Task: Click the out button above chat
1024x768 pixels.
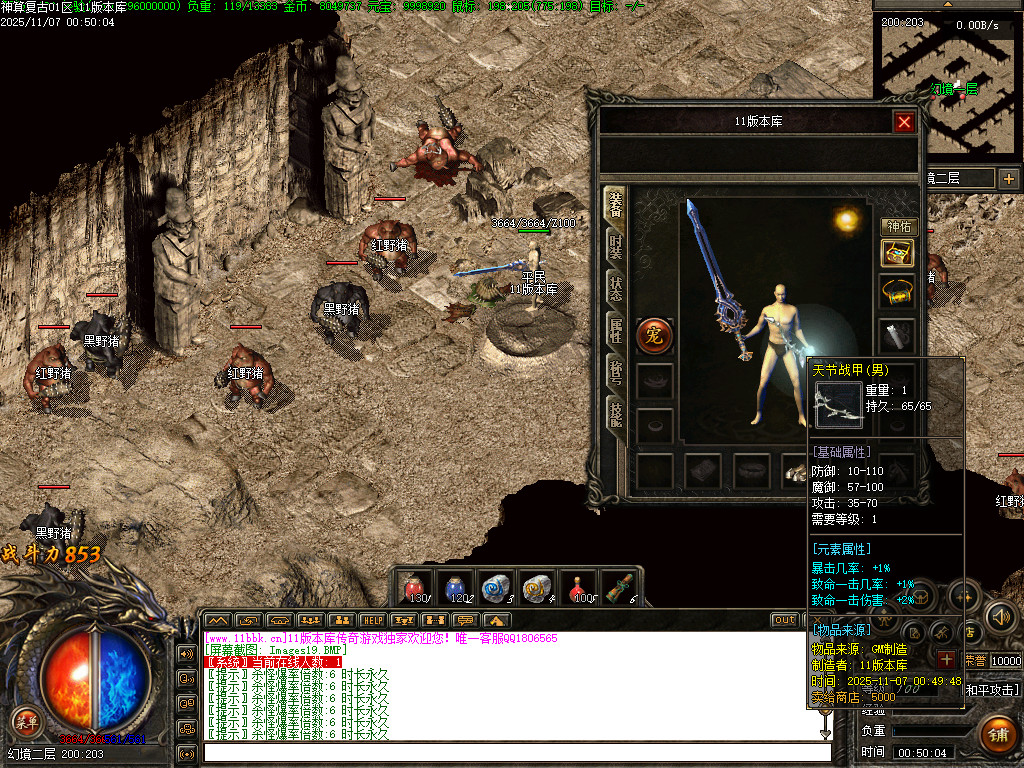Action: point(785,620)
